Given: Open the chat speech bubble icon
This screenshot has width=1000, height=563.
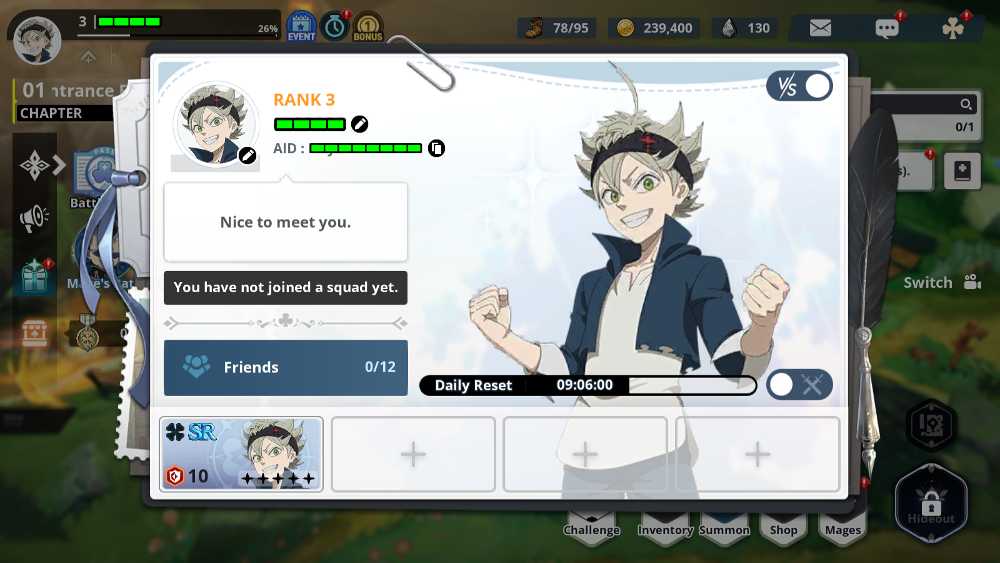Looking at the screenshot, I should click(x=886, y=28).
